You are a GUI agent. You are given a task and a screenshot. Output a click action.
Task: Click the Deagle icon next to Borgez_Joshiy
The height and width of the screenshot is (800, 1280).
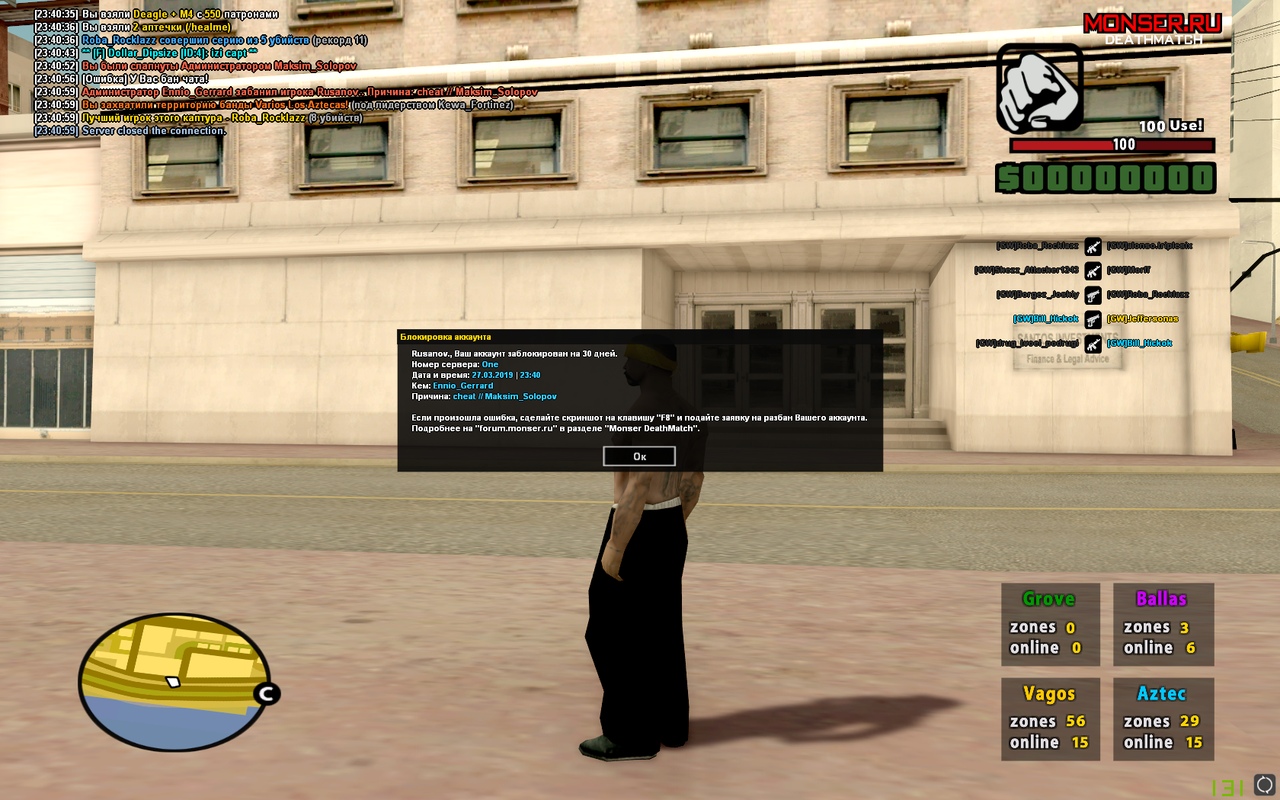click(1093, 297)
